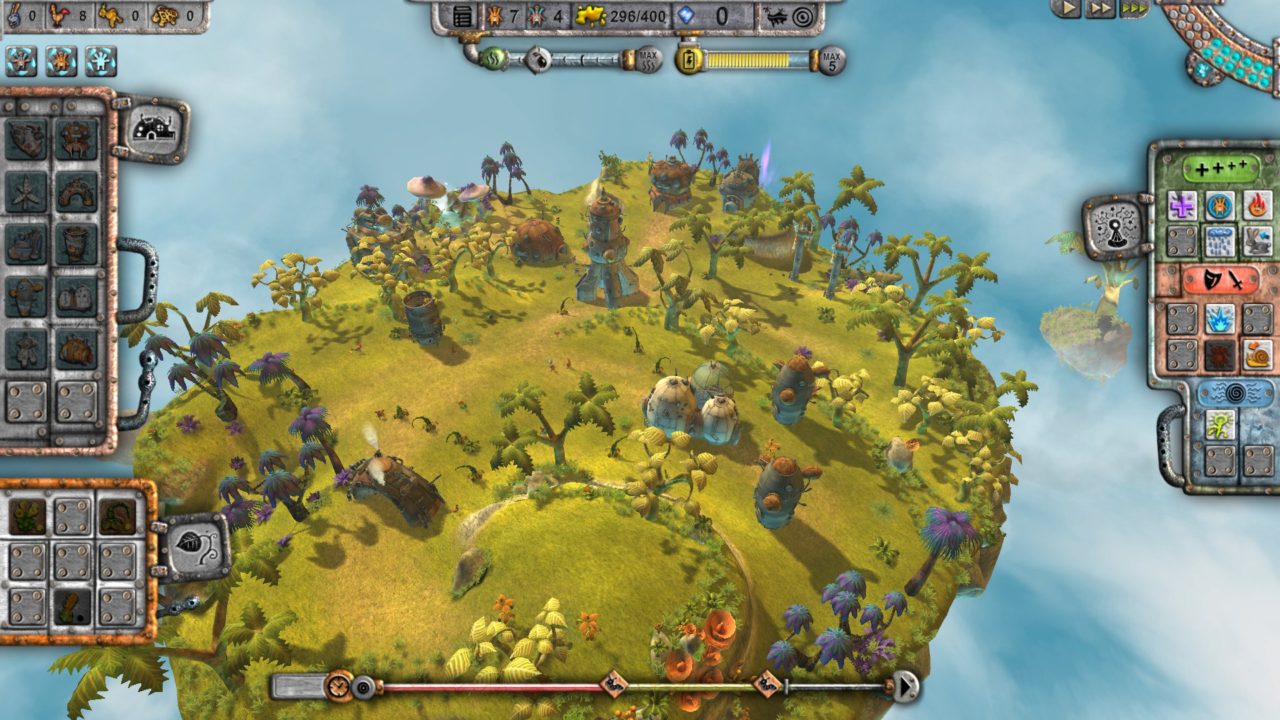Cast the fire flame spell
This screenshot has height=720, width=1280.
pos(1258,206)
